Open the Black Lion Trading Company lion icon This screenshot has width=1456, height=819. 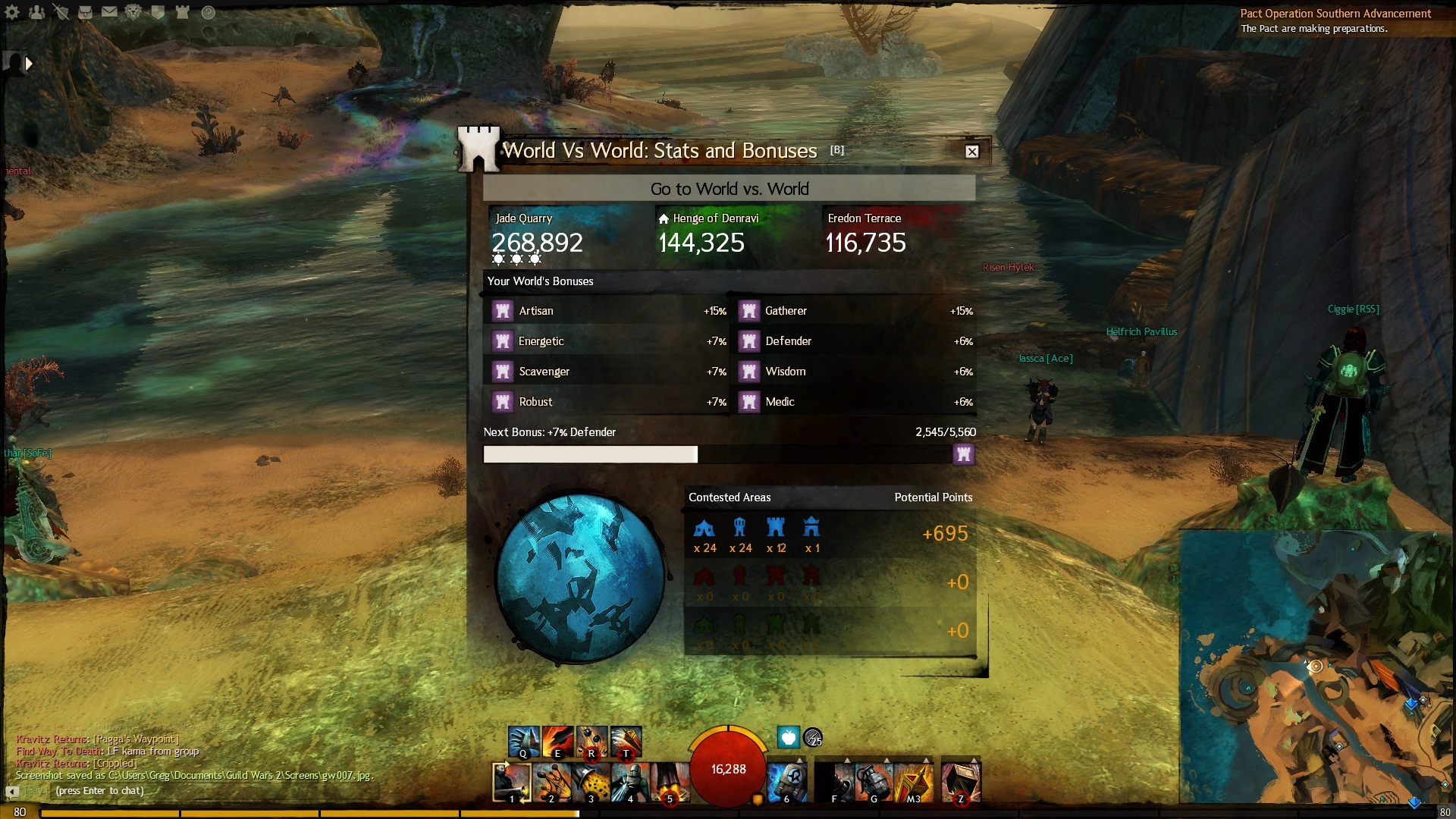coord(133,12)
